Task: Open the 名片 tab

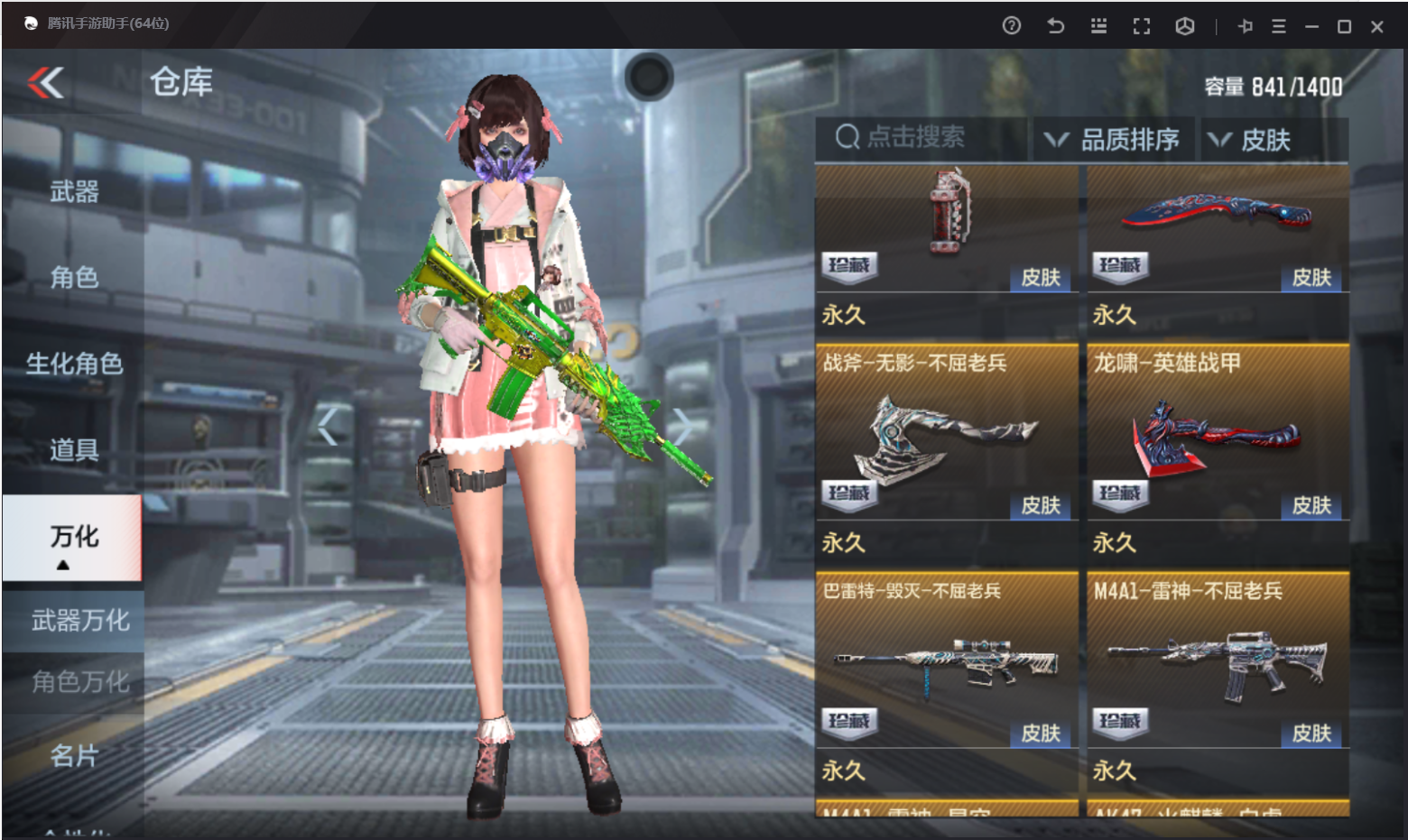Action: (74, 755)
